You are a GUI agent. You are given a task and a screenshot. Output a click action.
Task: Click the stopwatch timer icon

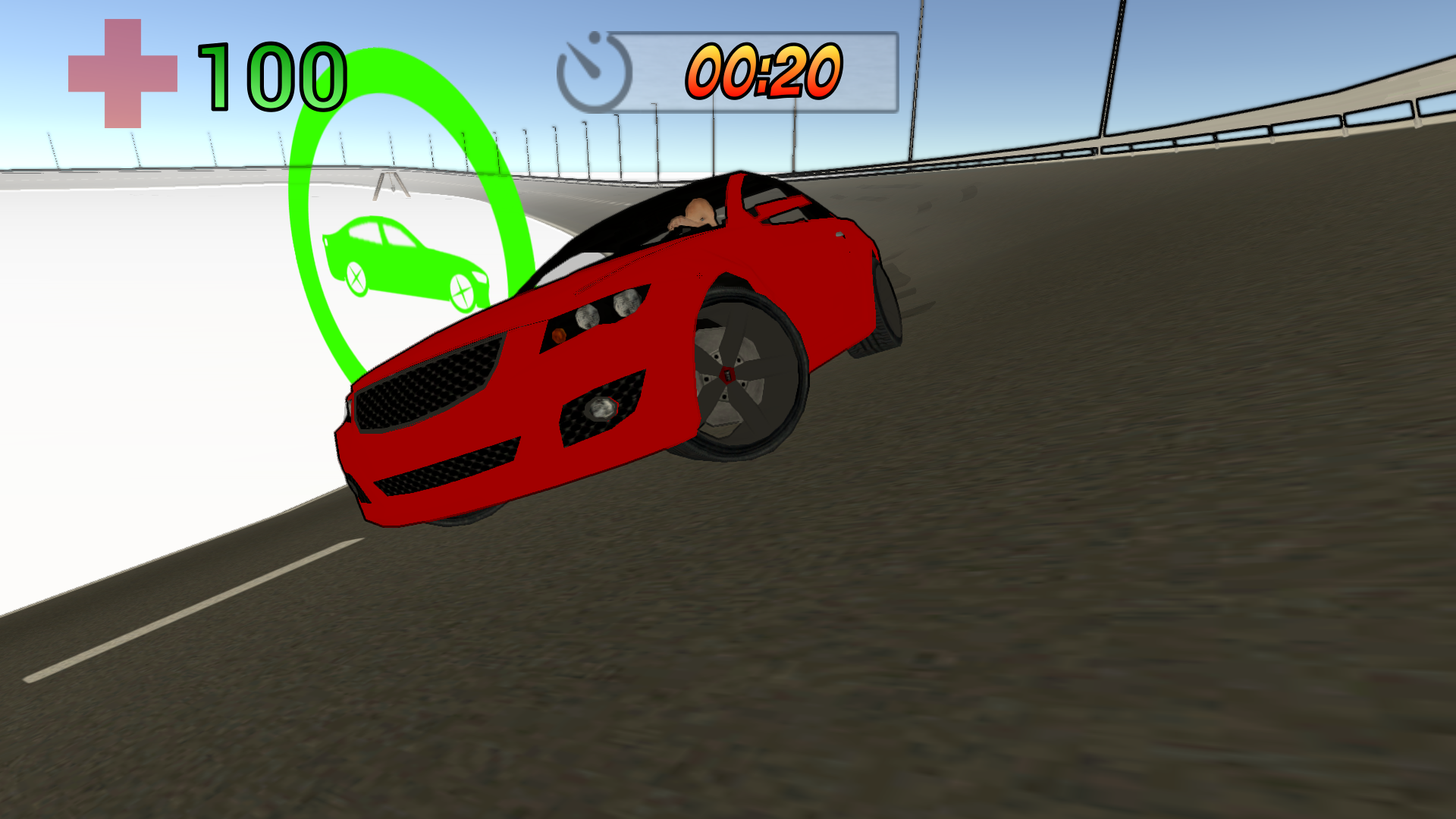593,72
